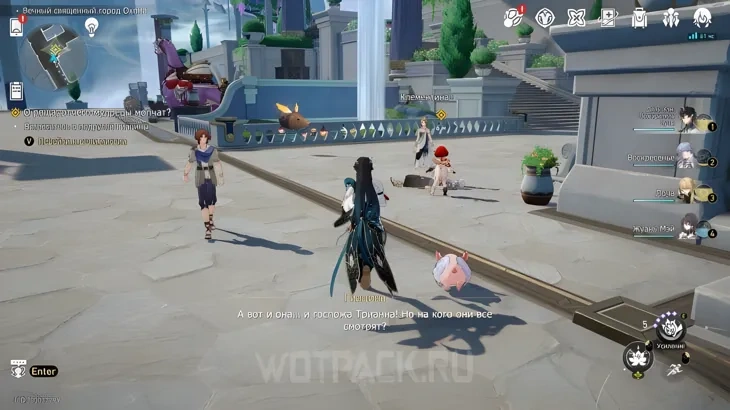Open the character head icon in the top bar
730x410 pixels.
702,17
